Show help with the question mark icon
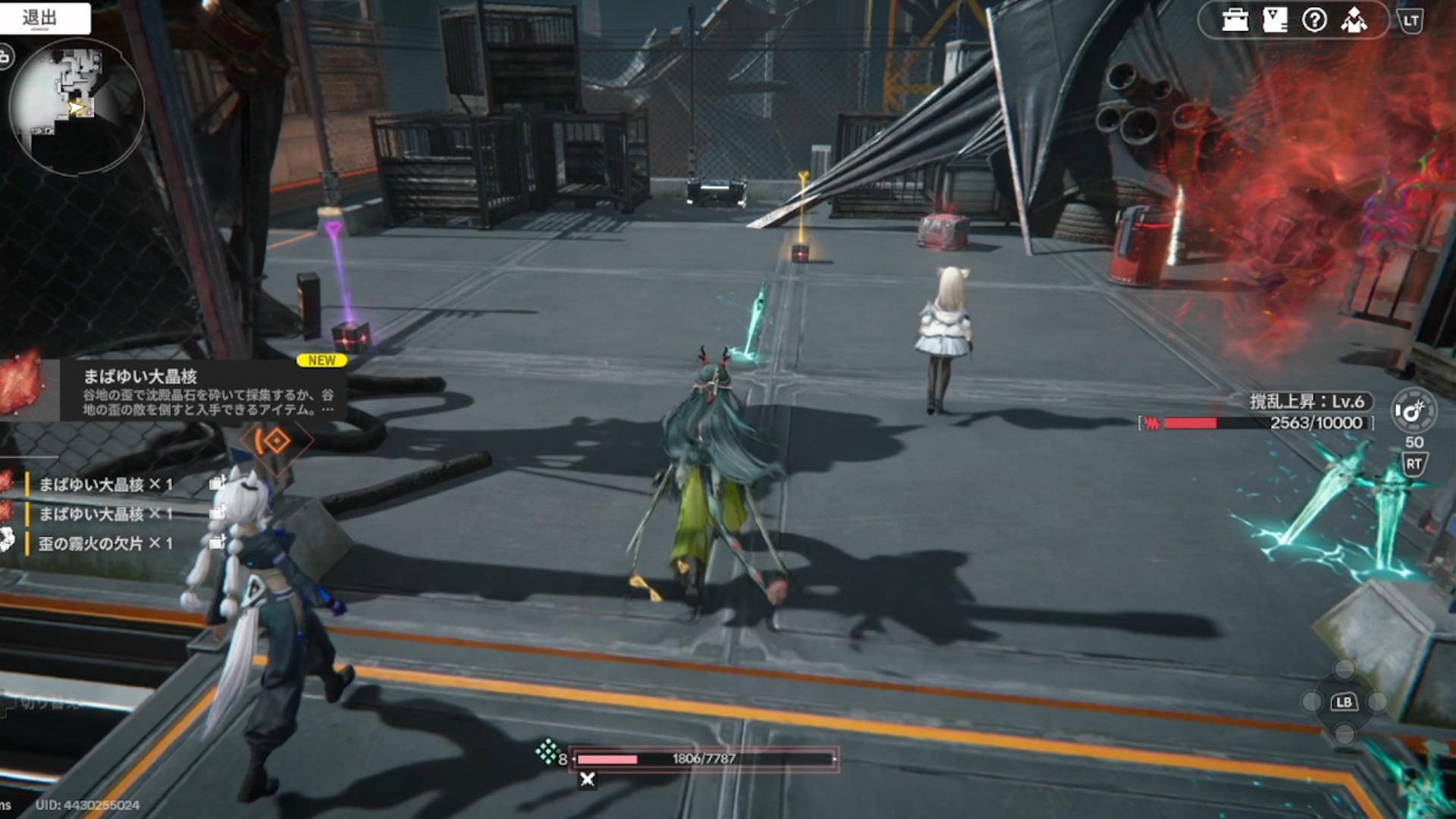The image size is (1456, 819). pyautogui.click(x=1314, y=20)
